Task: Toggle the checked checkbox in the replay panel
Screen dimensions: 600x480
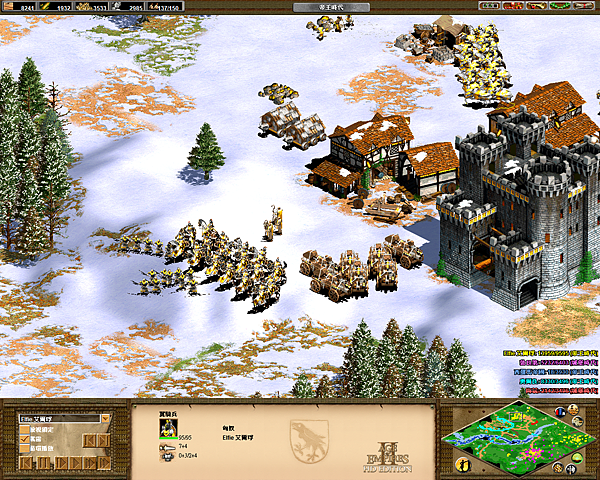Action: point(25,440)
